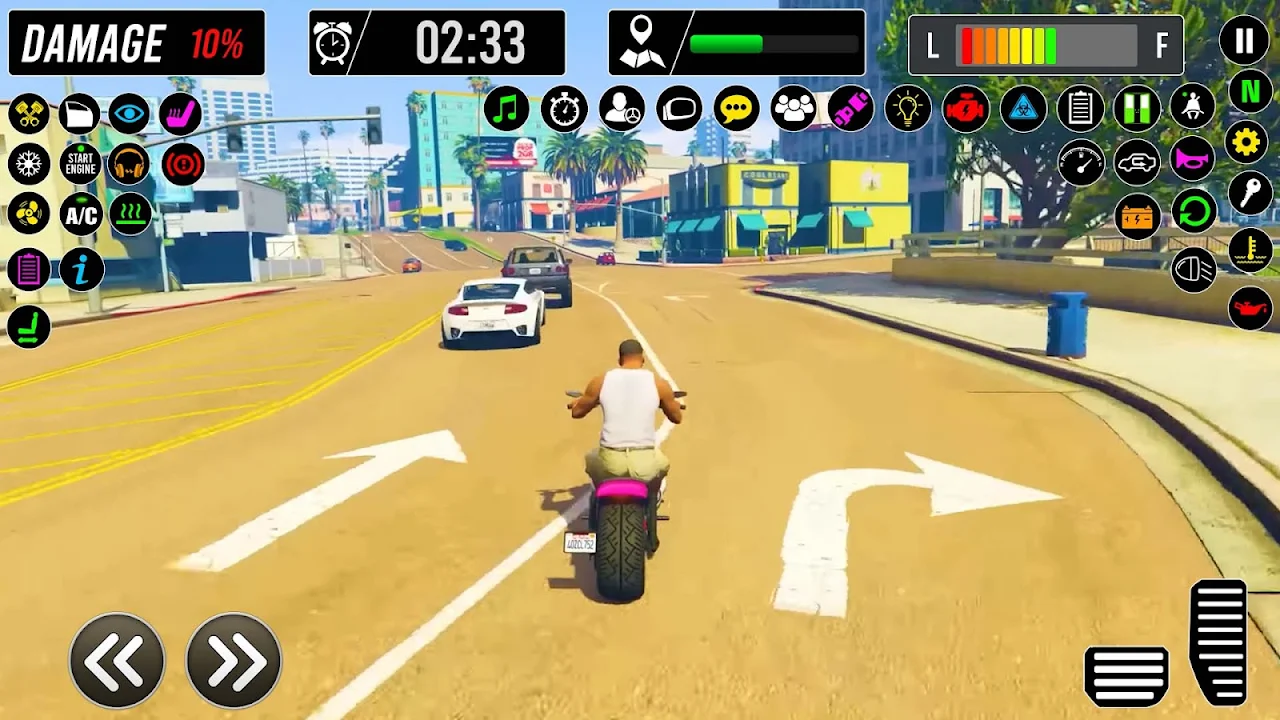
Task: Open settings via the yellow gear icon
Action: pos(1247,143)
